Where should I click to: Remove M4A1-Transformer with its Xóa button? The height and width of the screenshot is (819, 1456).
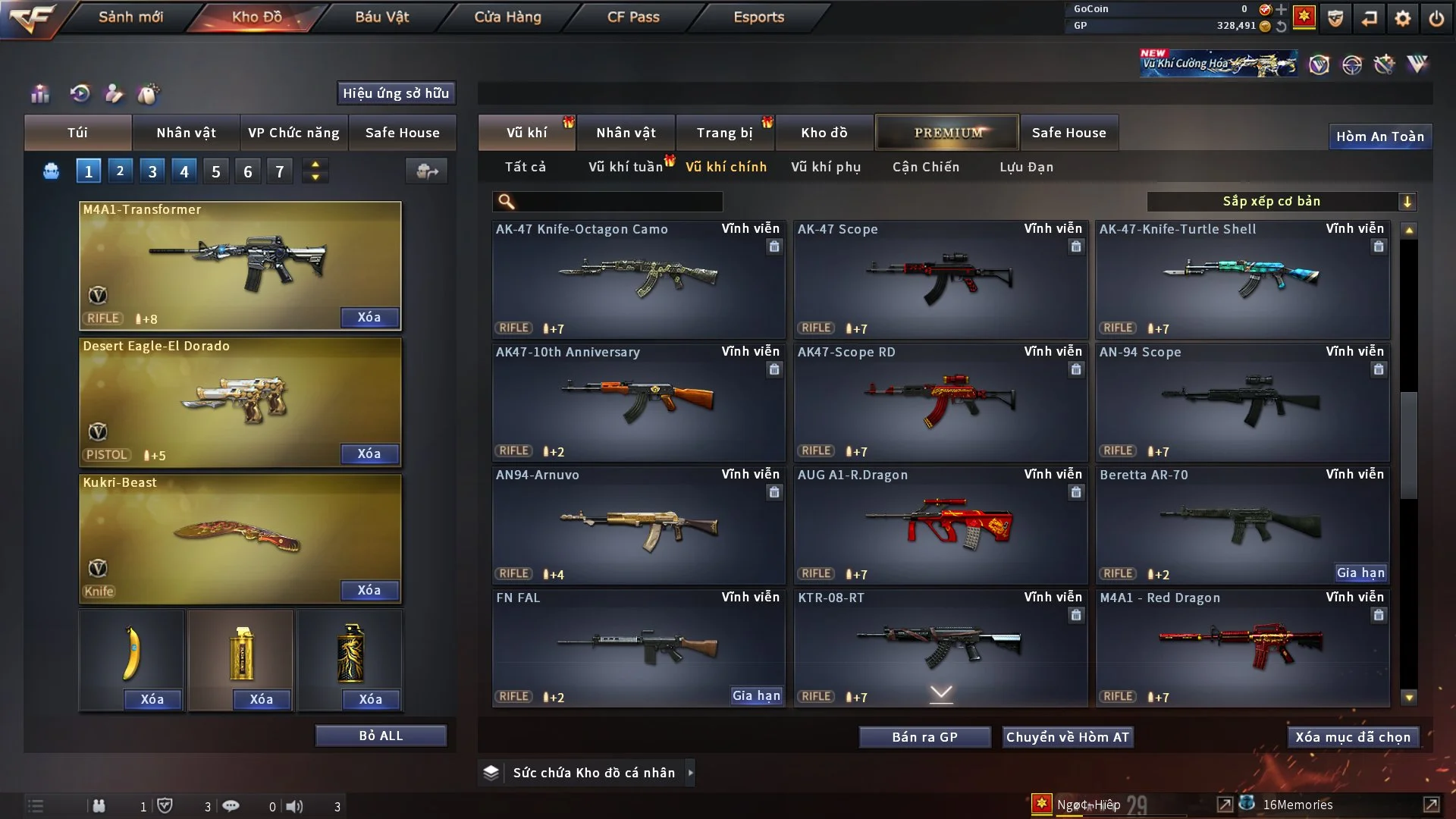(x=369, y=317)
